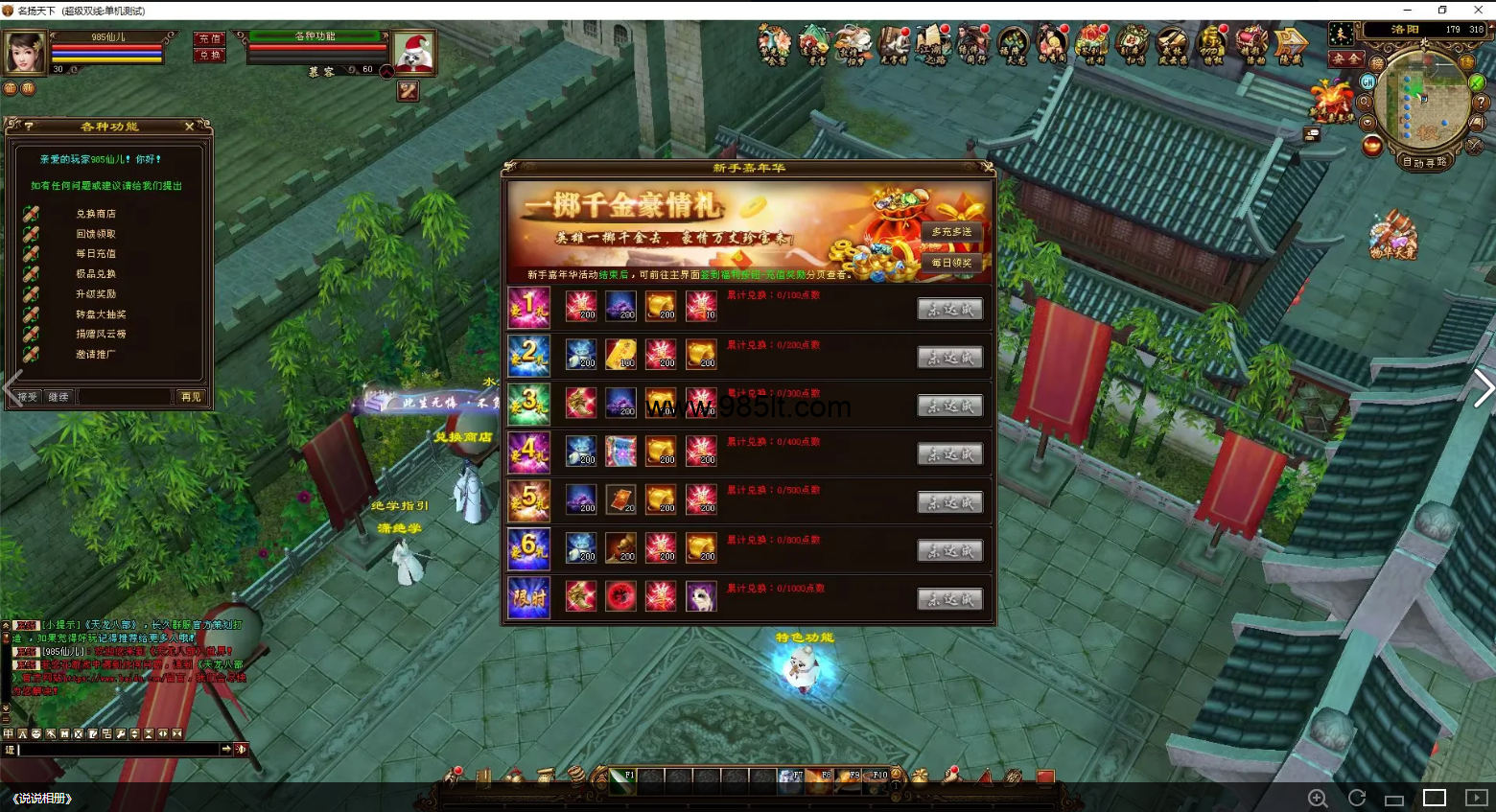Close the 新手嘉年华 event window
This screenshot has width=1496, height=812.
coord(987,168)
